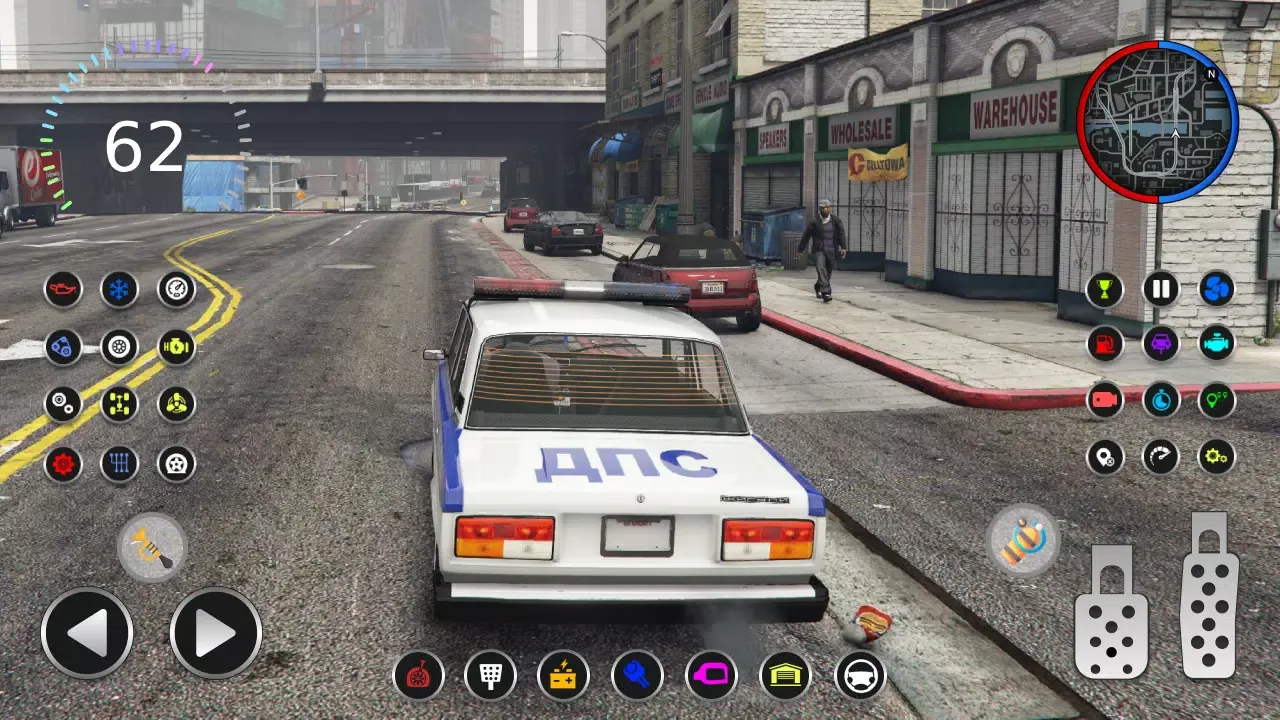Select the snowflake air conditioning icon
Image resolution: width=1280 pixels, height=720 pixels.
(118, 289)
